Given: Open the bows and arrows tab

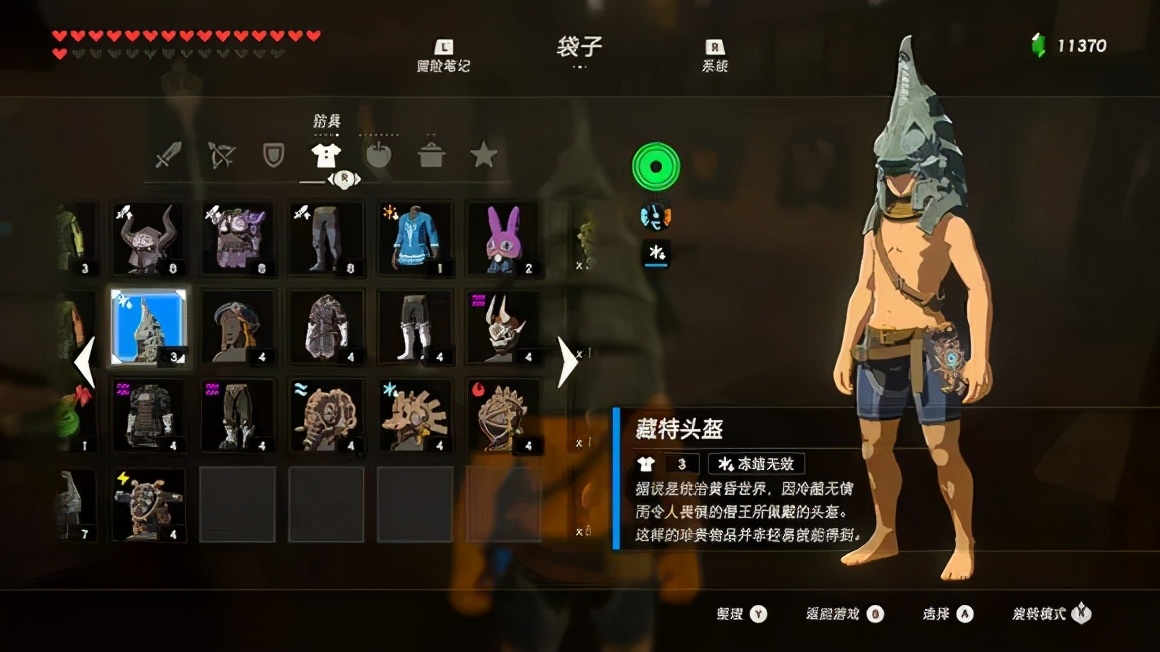Looking at the screenshot, I should 221,155.
